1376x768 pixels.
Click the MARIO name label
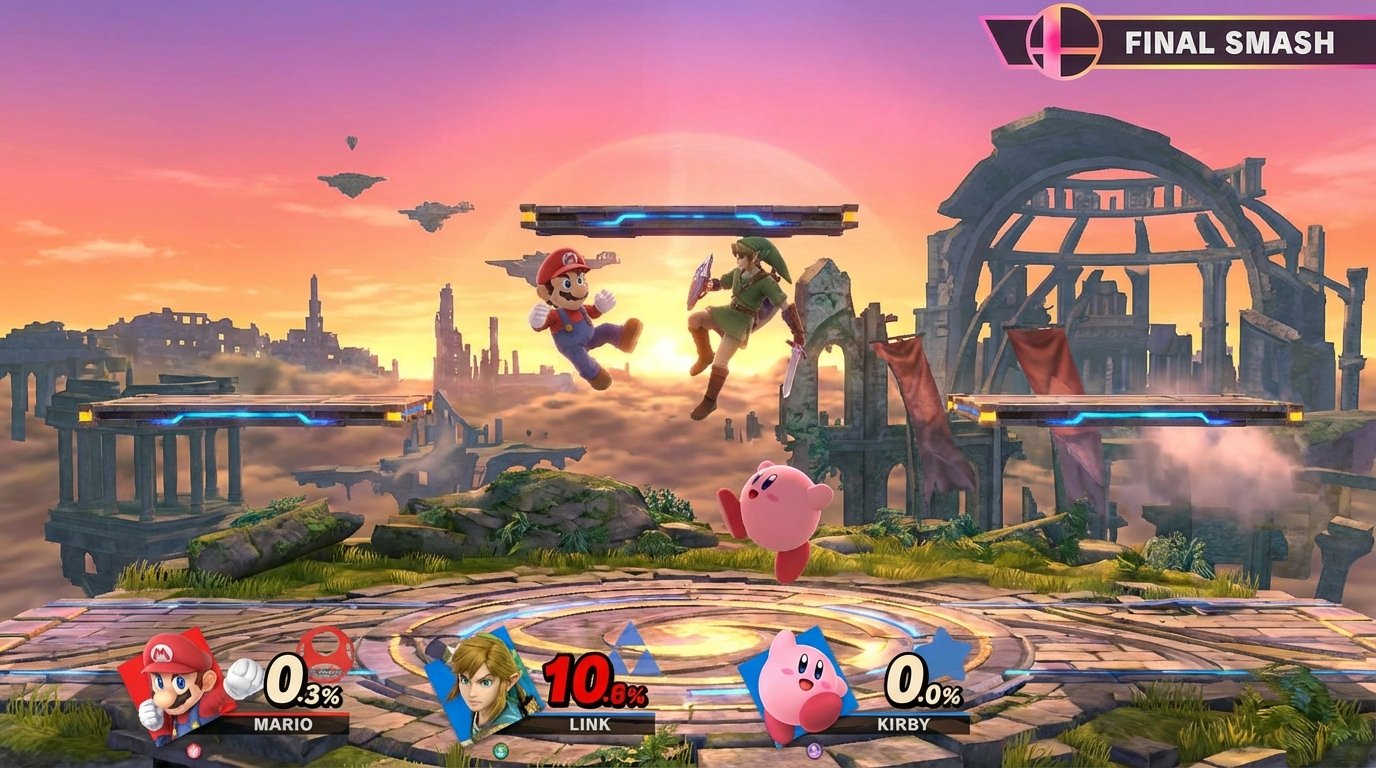285,724
